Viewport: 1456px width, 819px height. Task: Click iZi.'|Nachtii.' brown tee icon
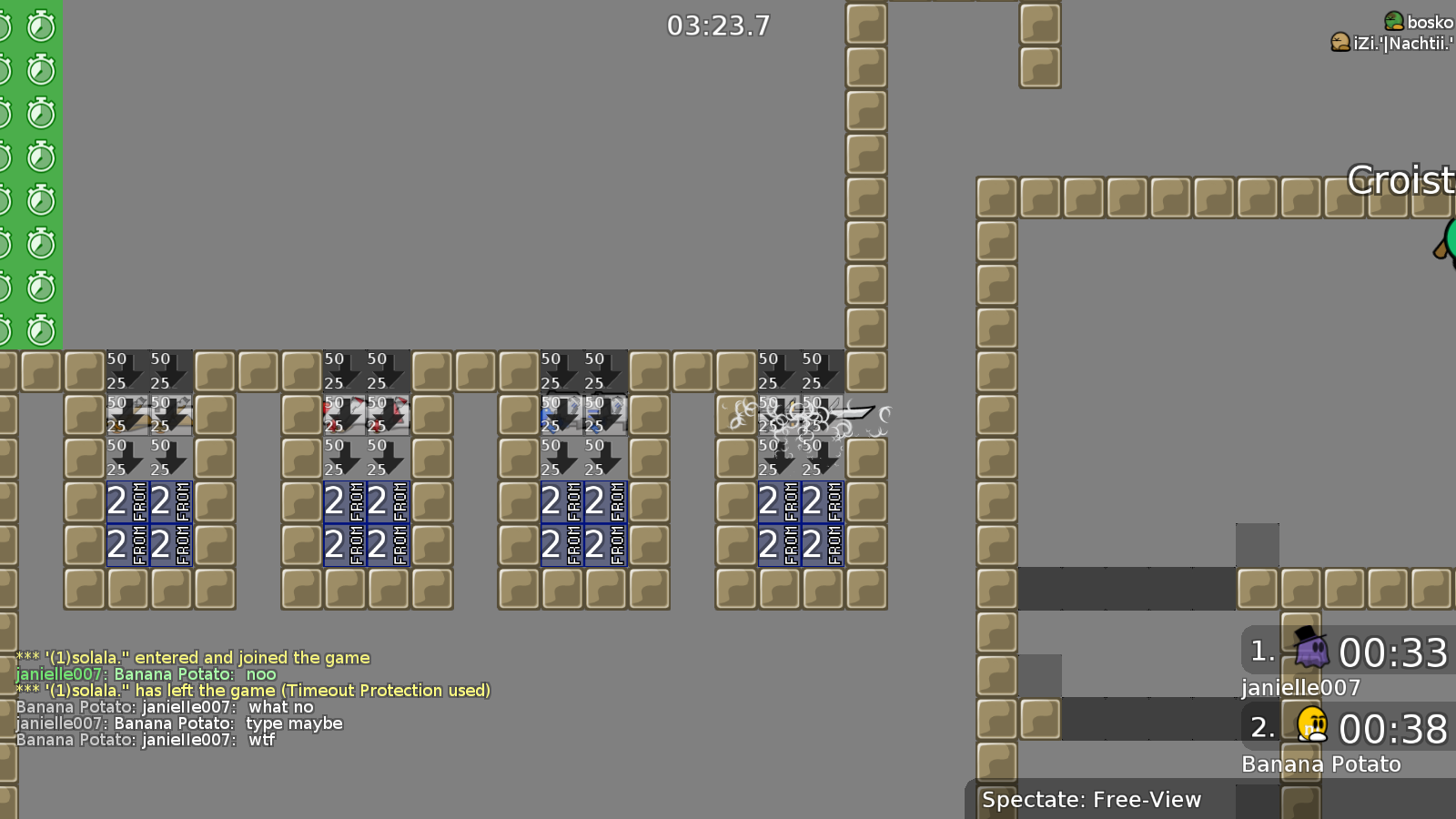point(1339,40)
